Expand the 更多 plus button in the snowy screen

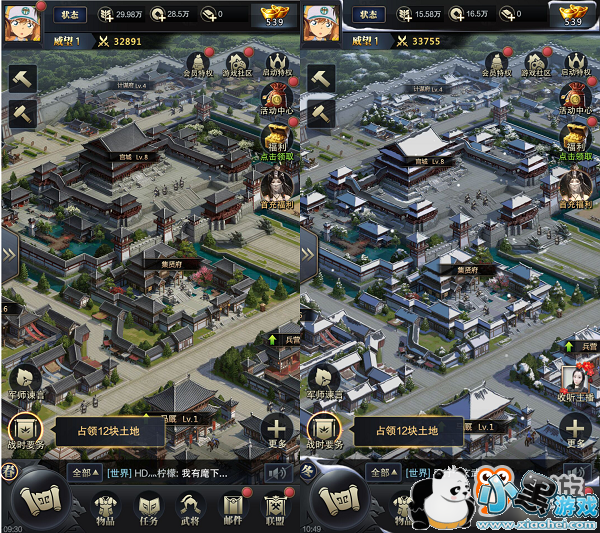click(576, 431)
